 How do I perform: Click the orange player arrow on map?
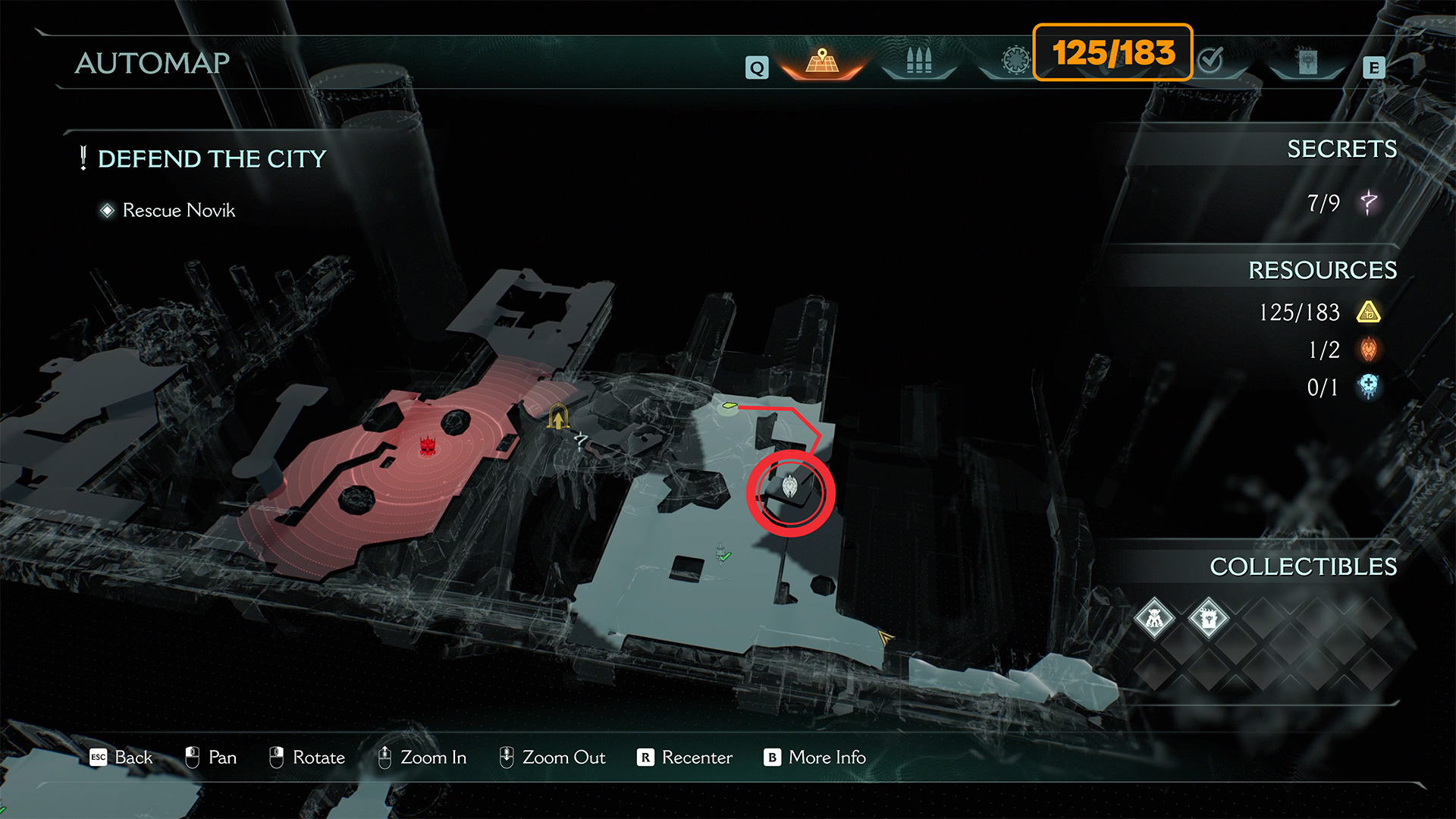tap(885, 638)
